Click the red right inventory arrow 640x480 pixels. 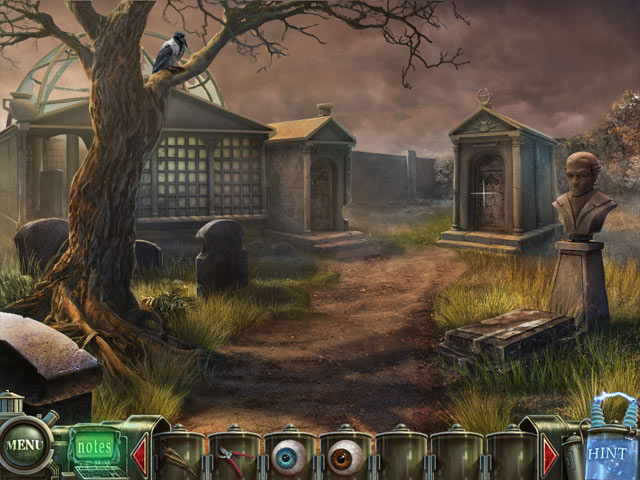pyautogui.click(x=550, y=456)
